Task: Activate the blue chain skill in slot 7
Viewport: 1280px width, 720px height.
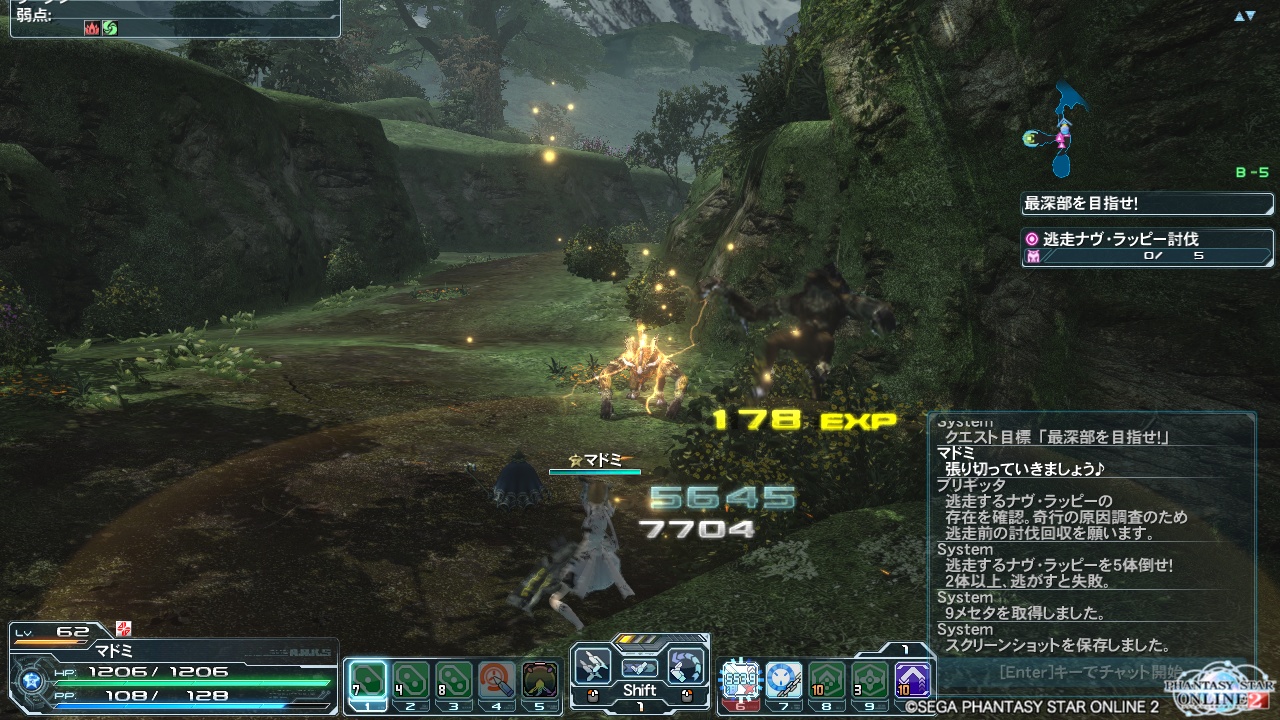Action: pos(783,681)
